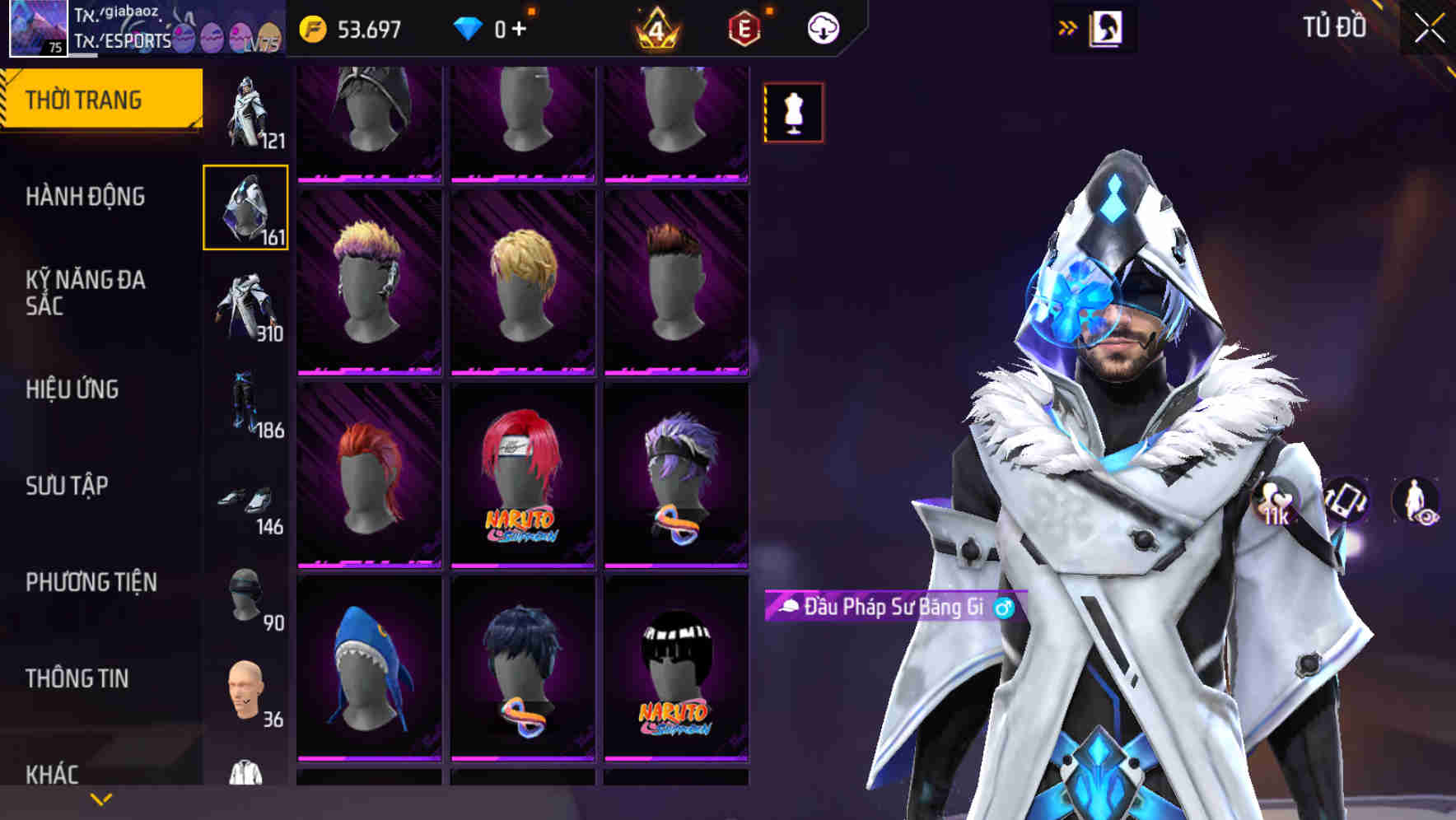Expand the crown rank 4 badge
This screenshot has height=820, width=1456.
pyautogui.click(x=659, y=26)
